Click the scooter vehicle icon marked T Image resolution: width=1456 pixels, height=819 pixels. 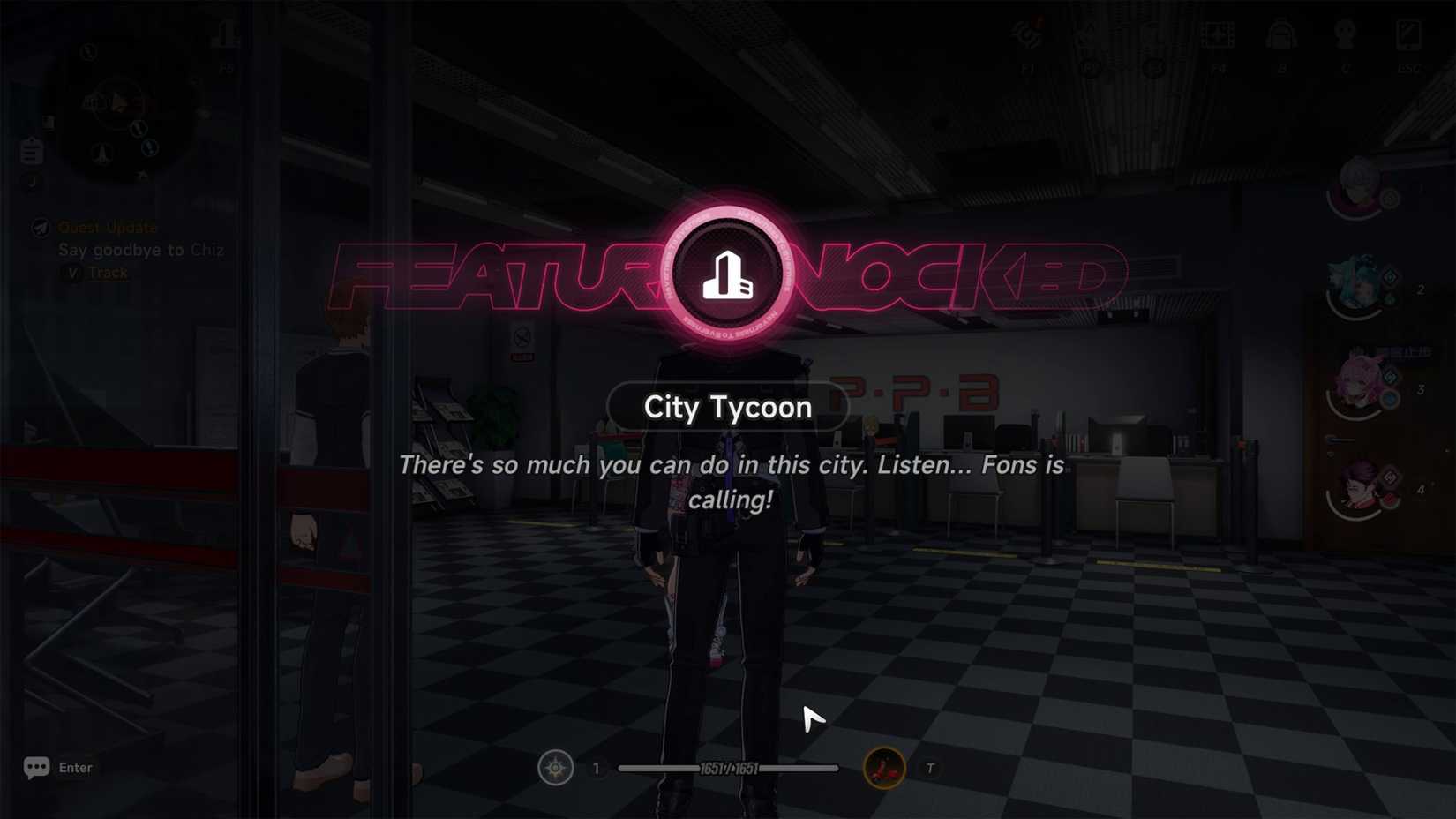click(883, 767)
